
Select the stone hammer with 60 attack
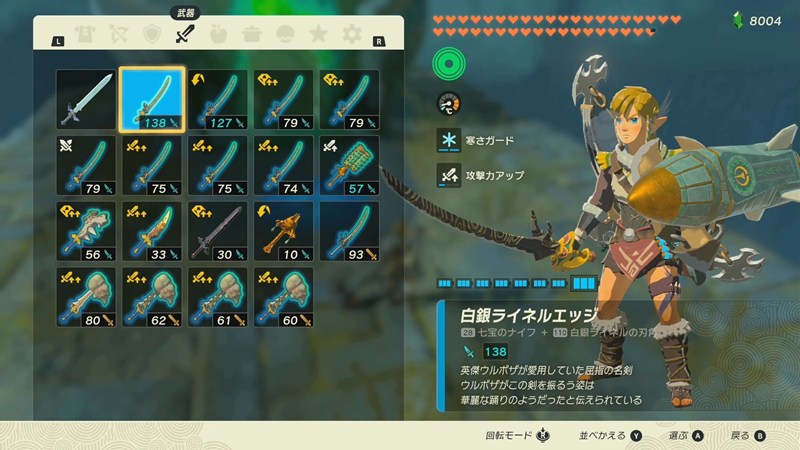click(284, 297)
